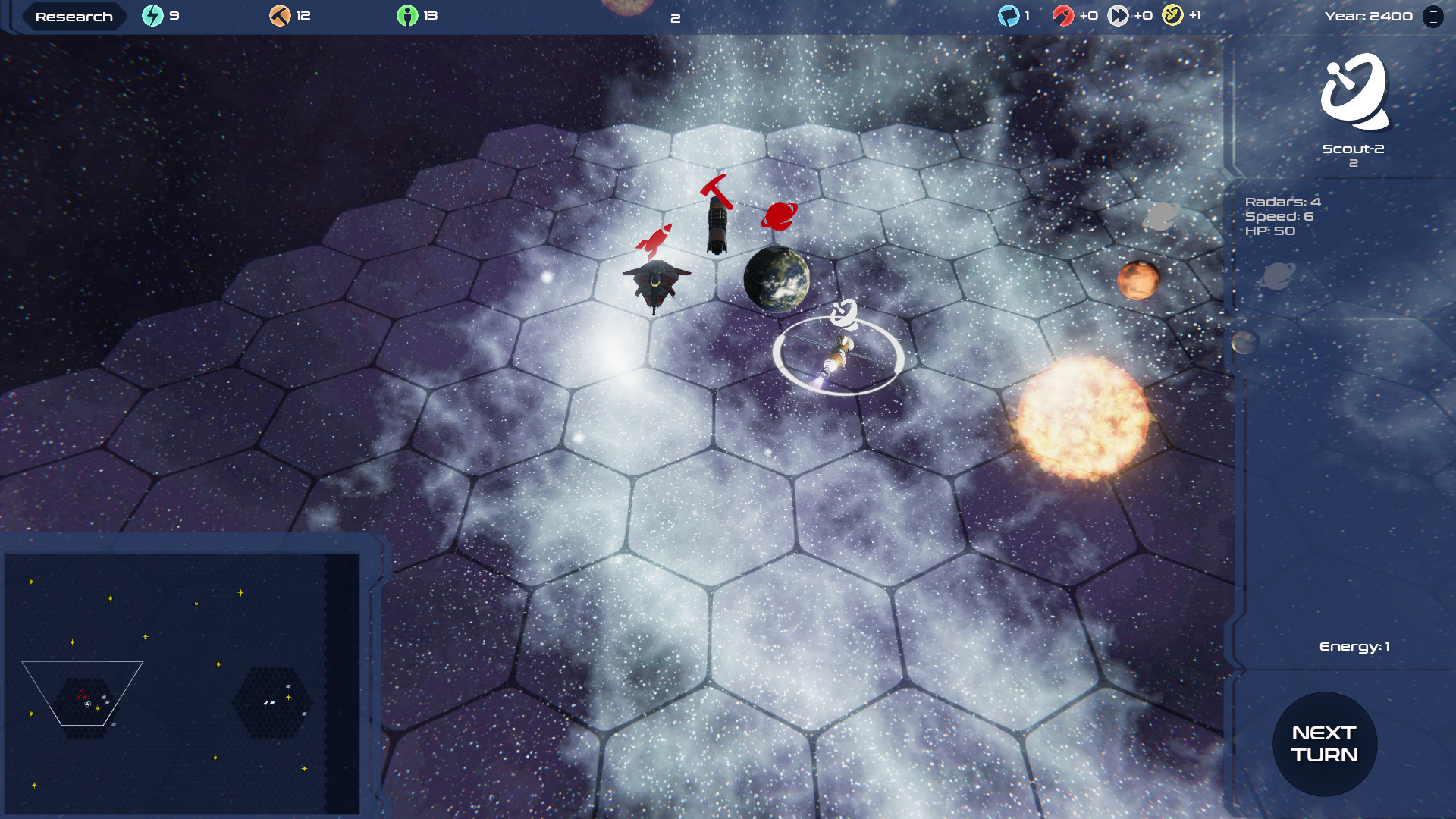The height and width of the screenshot is (819, 1456).
Task: Select the warship under the red rocket marker
Action: point(656,283)
